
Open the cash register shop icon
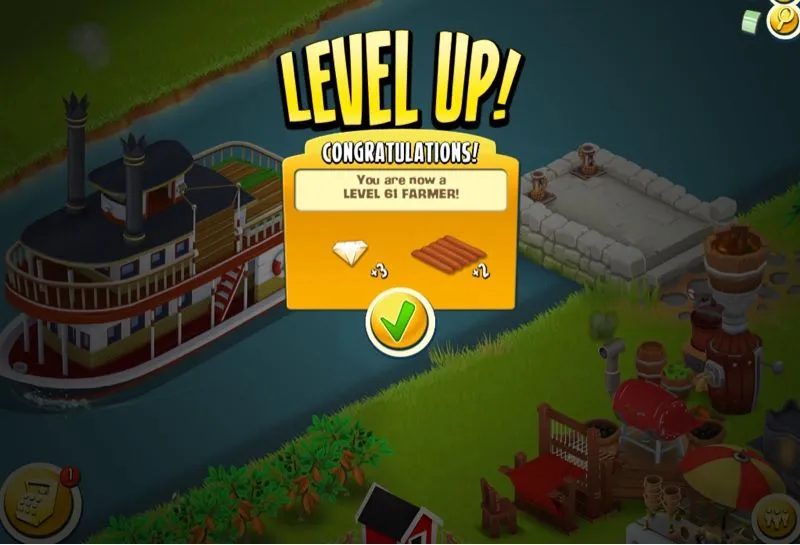coord(29,503)
